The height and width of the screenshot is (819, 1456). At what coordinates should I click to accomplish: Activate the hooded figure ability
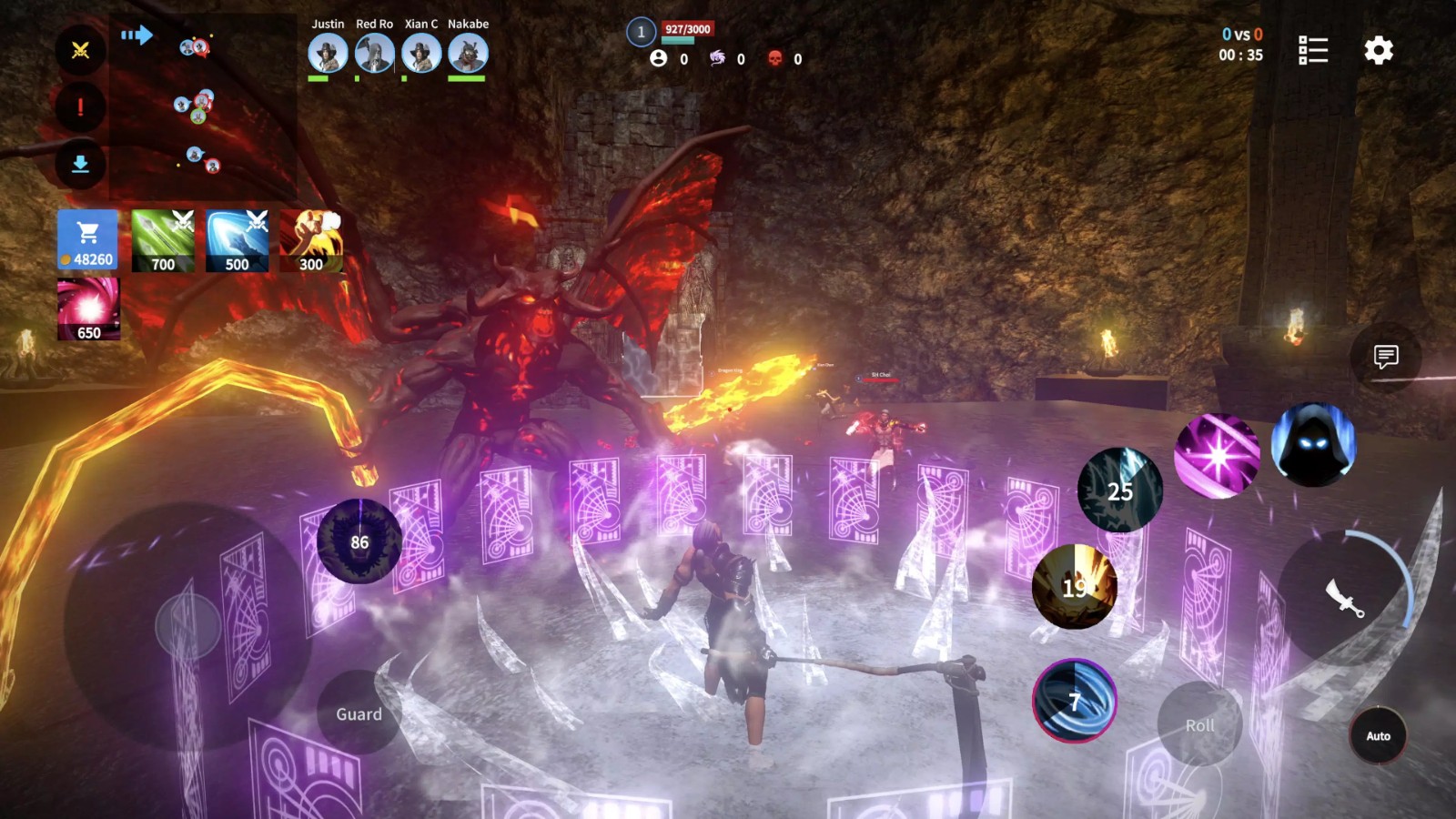(1312, 444)
